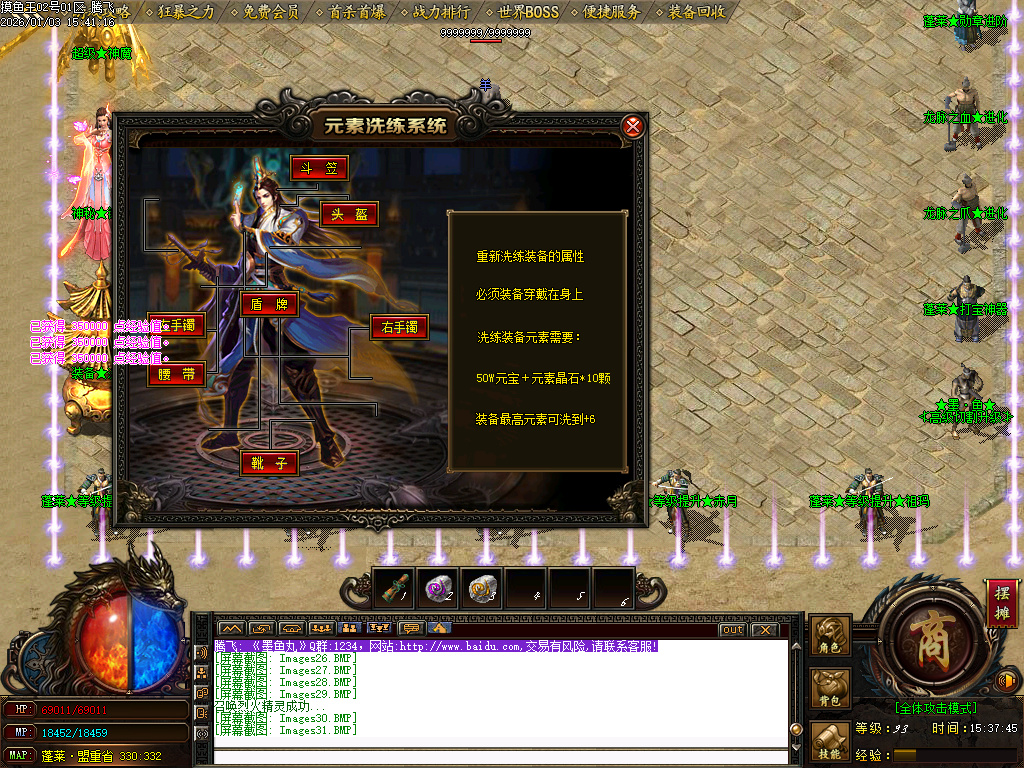Open the 免费会员 menu entry
Image resolution: width=1024 pixels, height=768 pixels.
coord(271,12)
